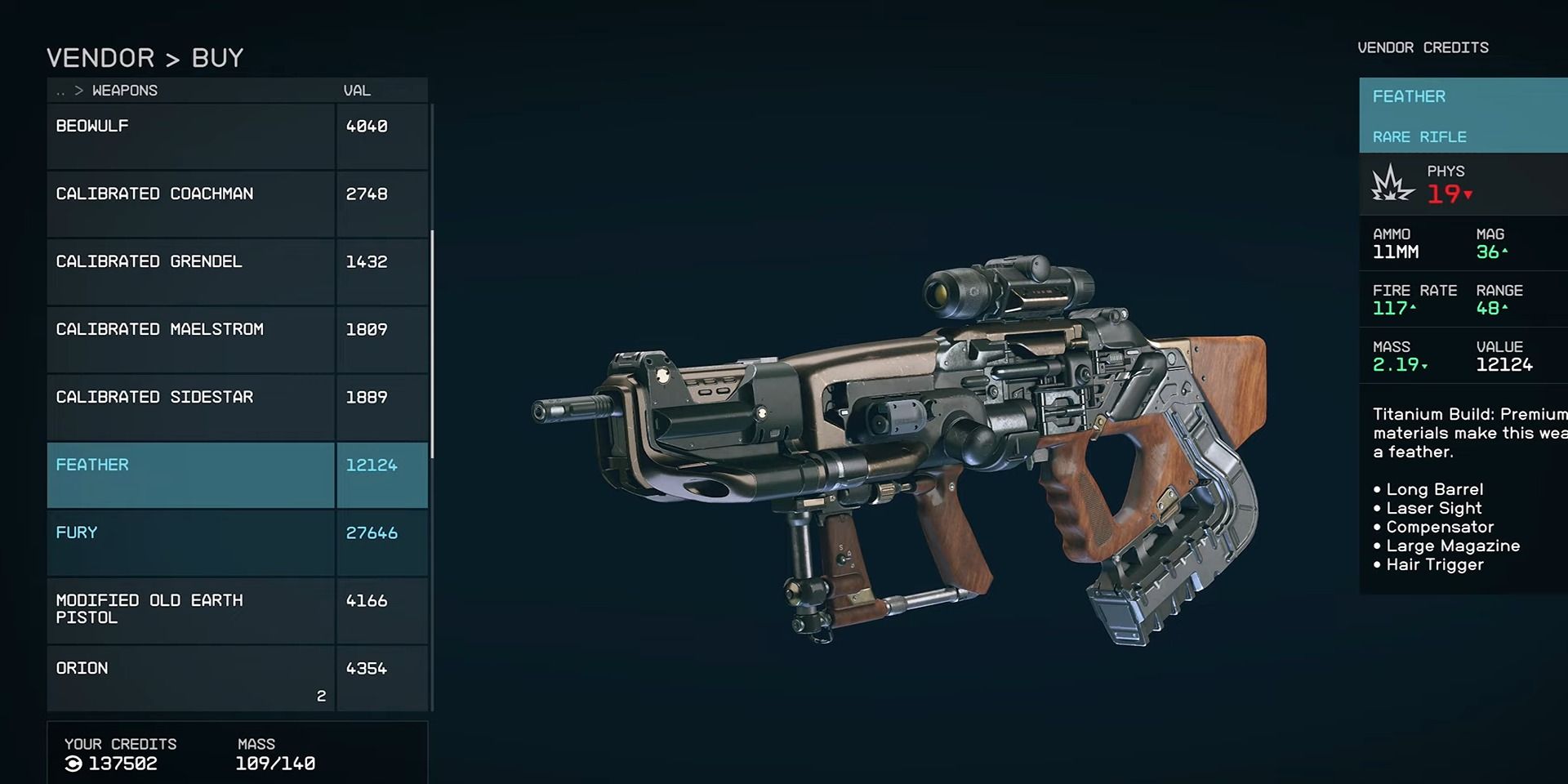Expand the breadcrumb chevron next to '..'
Screen dimensions: 1568x784
[78, 90]
